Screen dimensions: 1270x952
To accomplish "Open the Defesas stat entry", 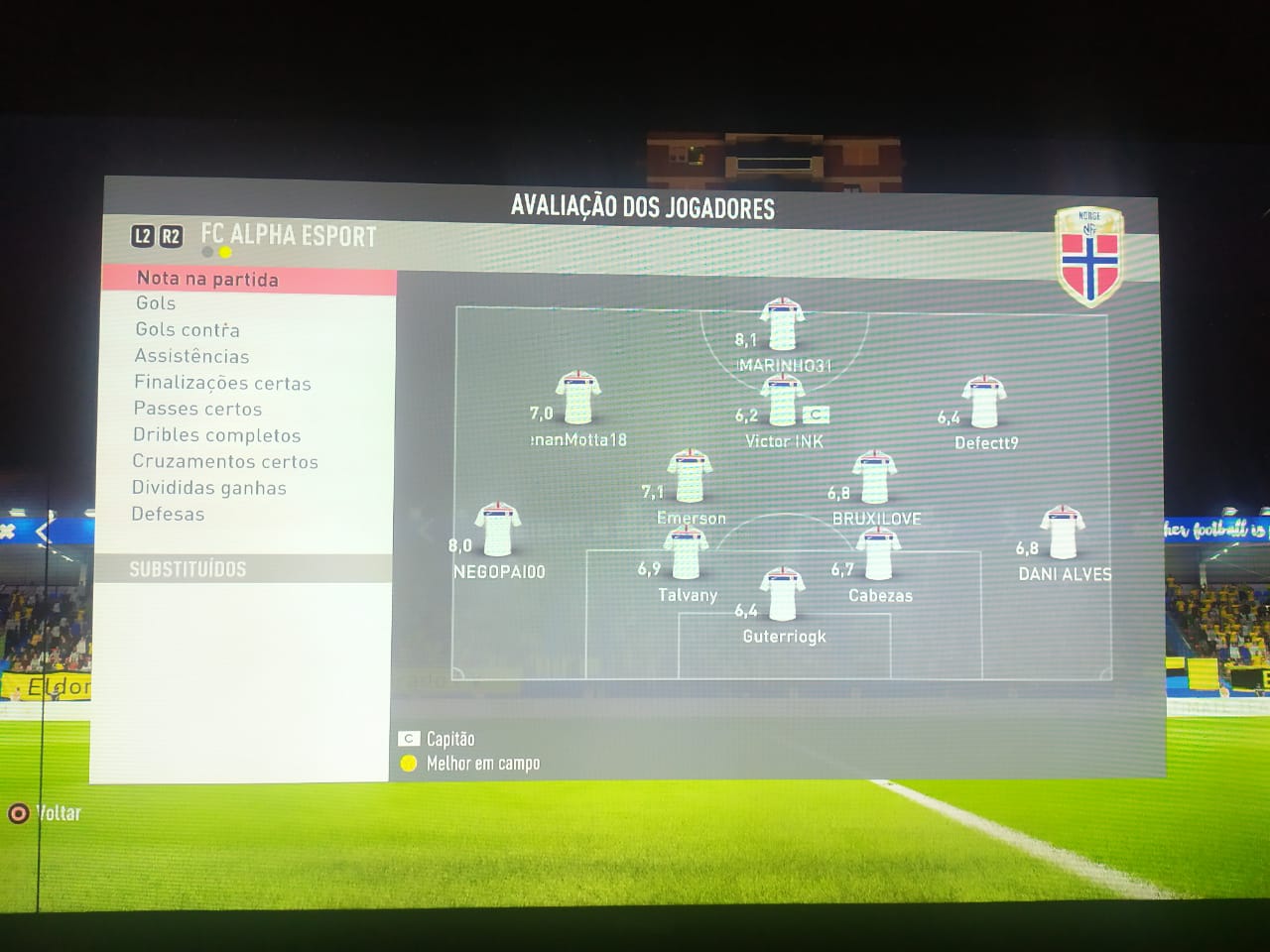I will pos(168,514).
